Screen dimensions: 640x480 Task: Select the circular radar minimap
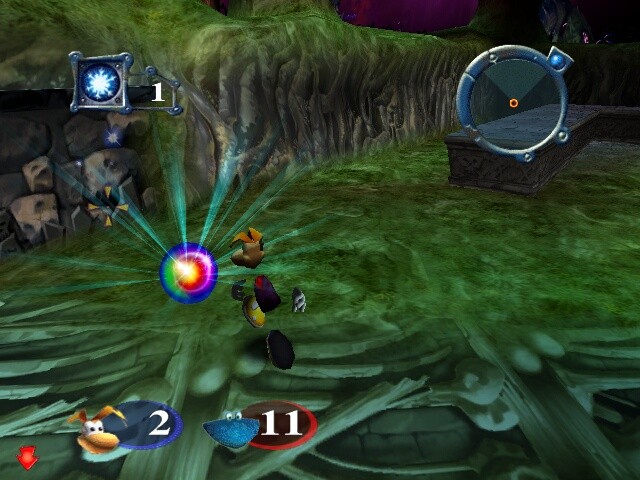[x=512, y=100]
